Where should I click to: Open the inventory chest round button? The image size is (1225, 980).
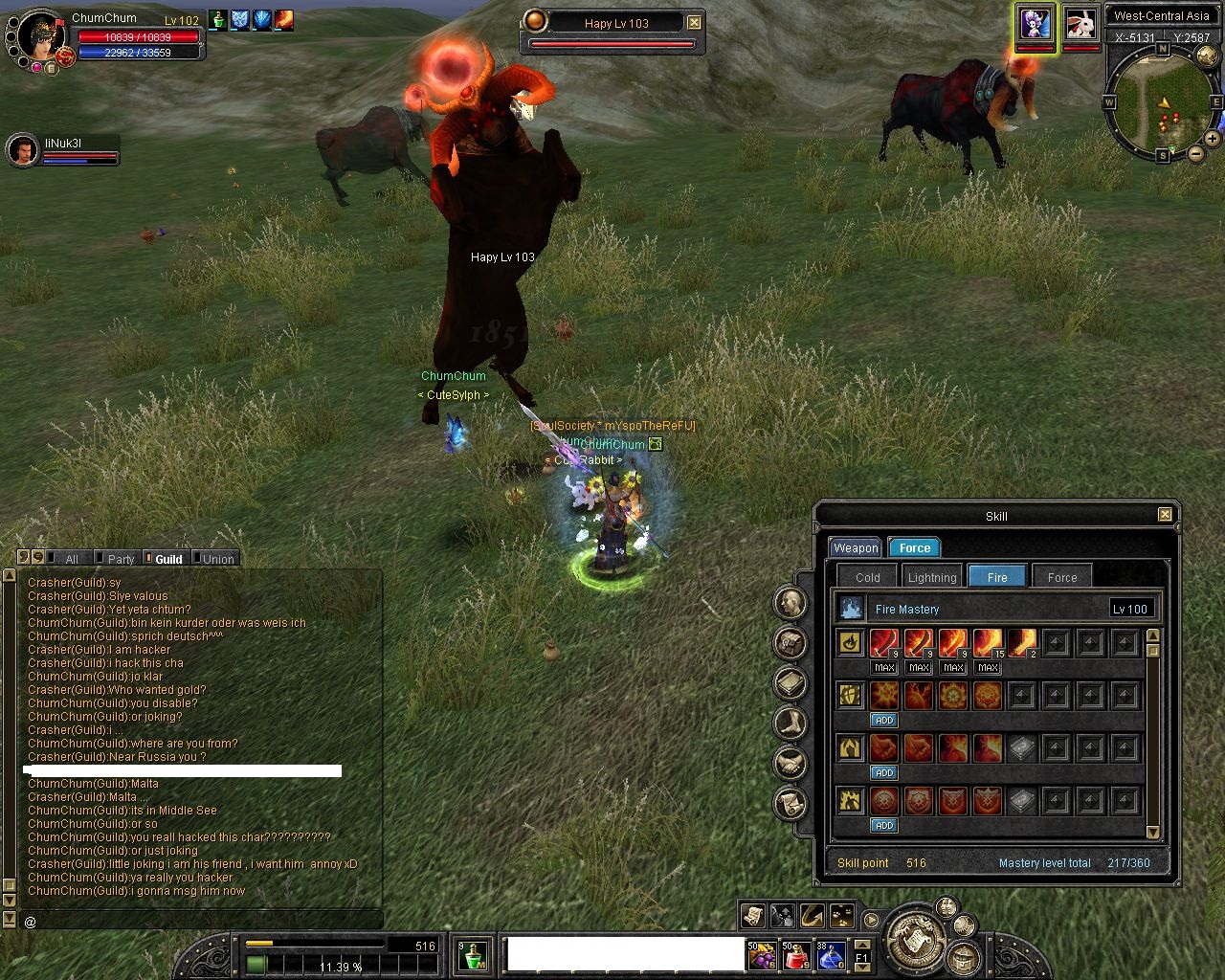pos(963,957)
